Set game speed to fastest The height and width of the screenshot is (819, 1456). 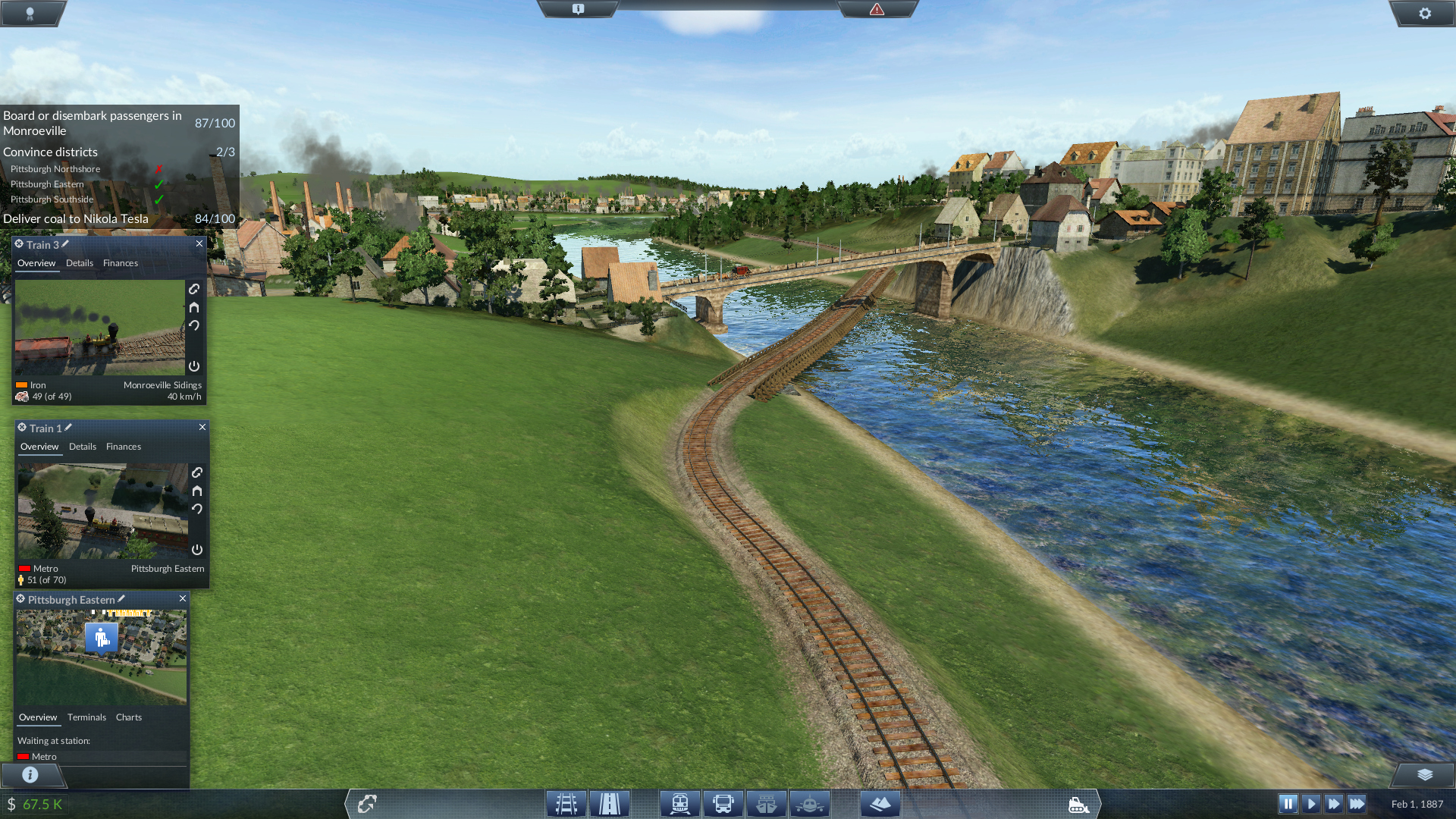click(1357, 804)
